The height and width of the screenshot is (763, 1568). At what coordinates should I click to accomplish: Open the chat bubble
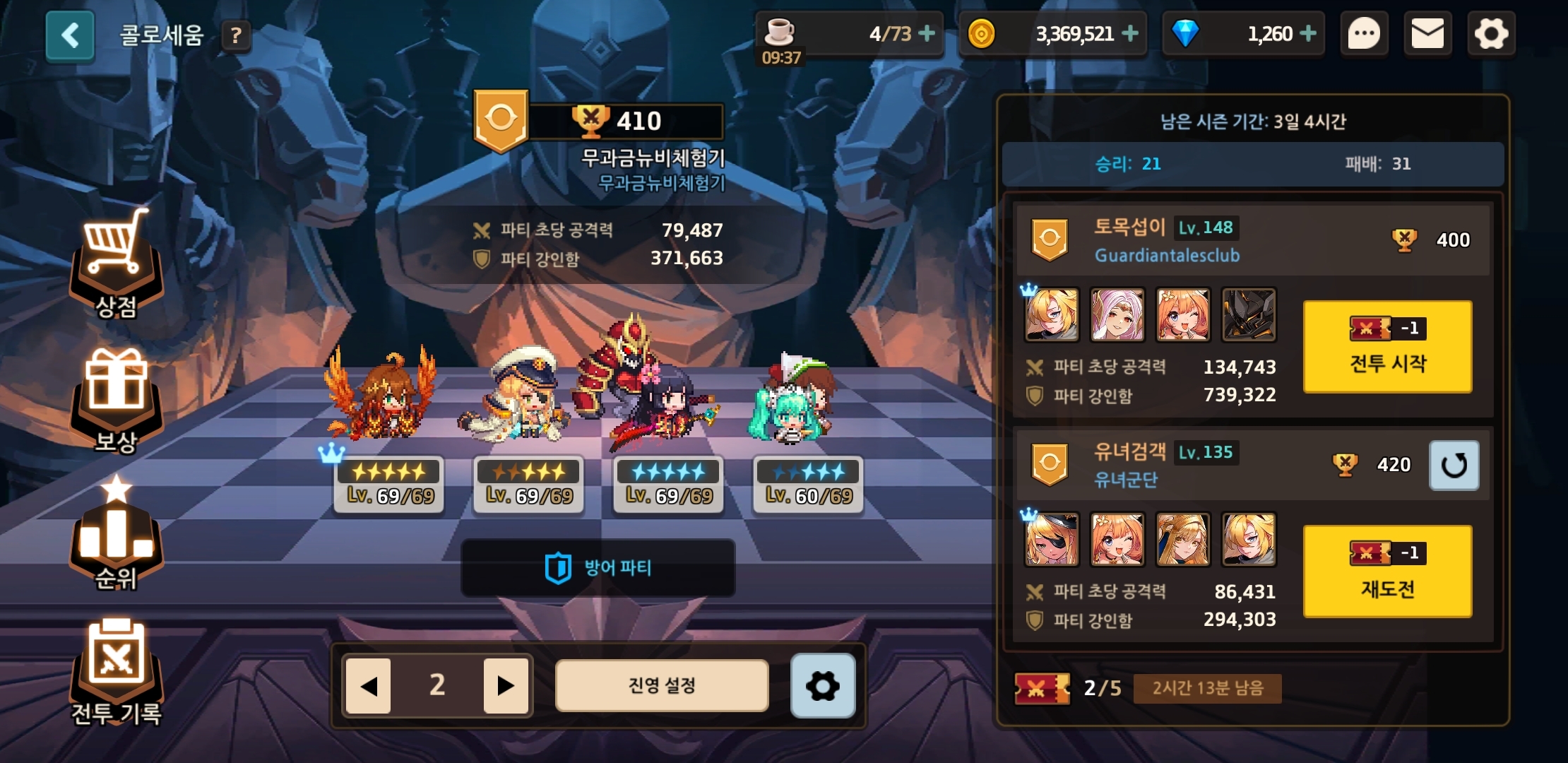click(1364, 34)
